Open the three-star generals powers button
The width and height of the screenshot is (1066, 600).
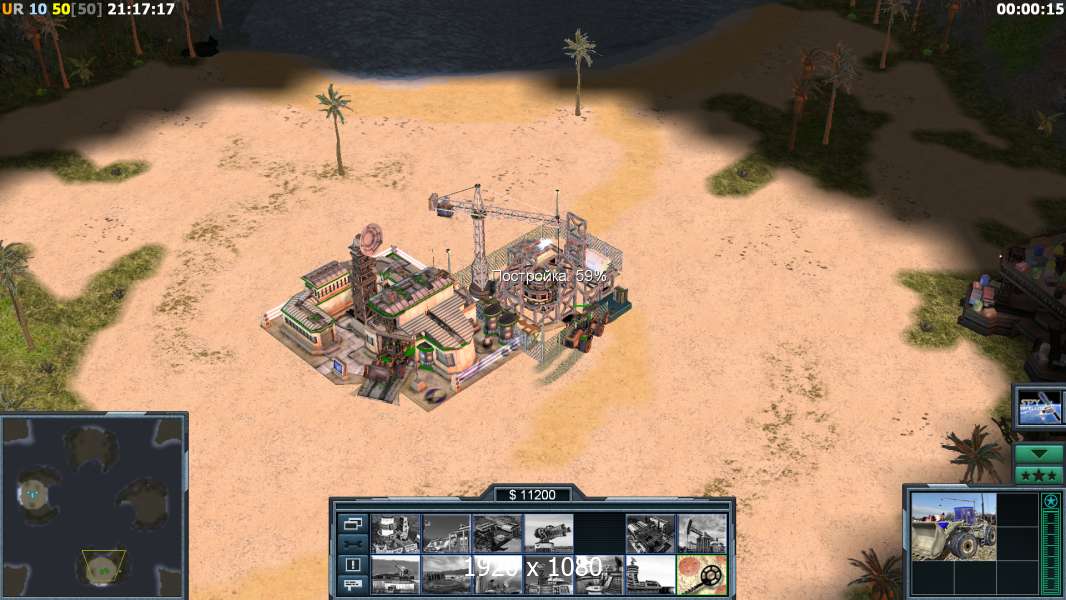(x=1039, y=475)
